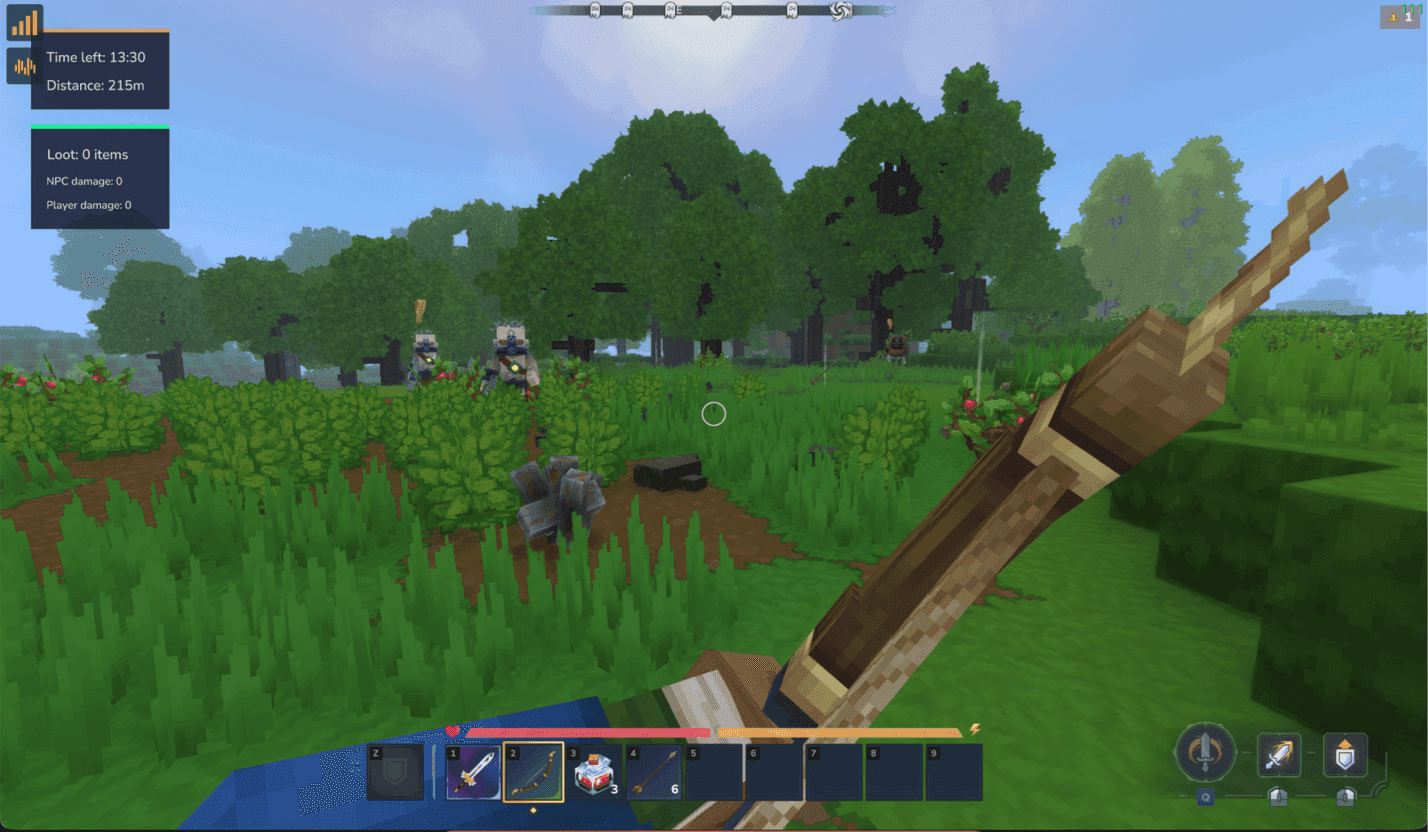Expand the Time left and Distance panel

point(100,71)
